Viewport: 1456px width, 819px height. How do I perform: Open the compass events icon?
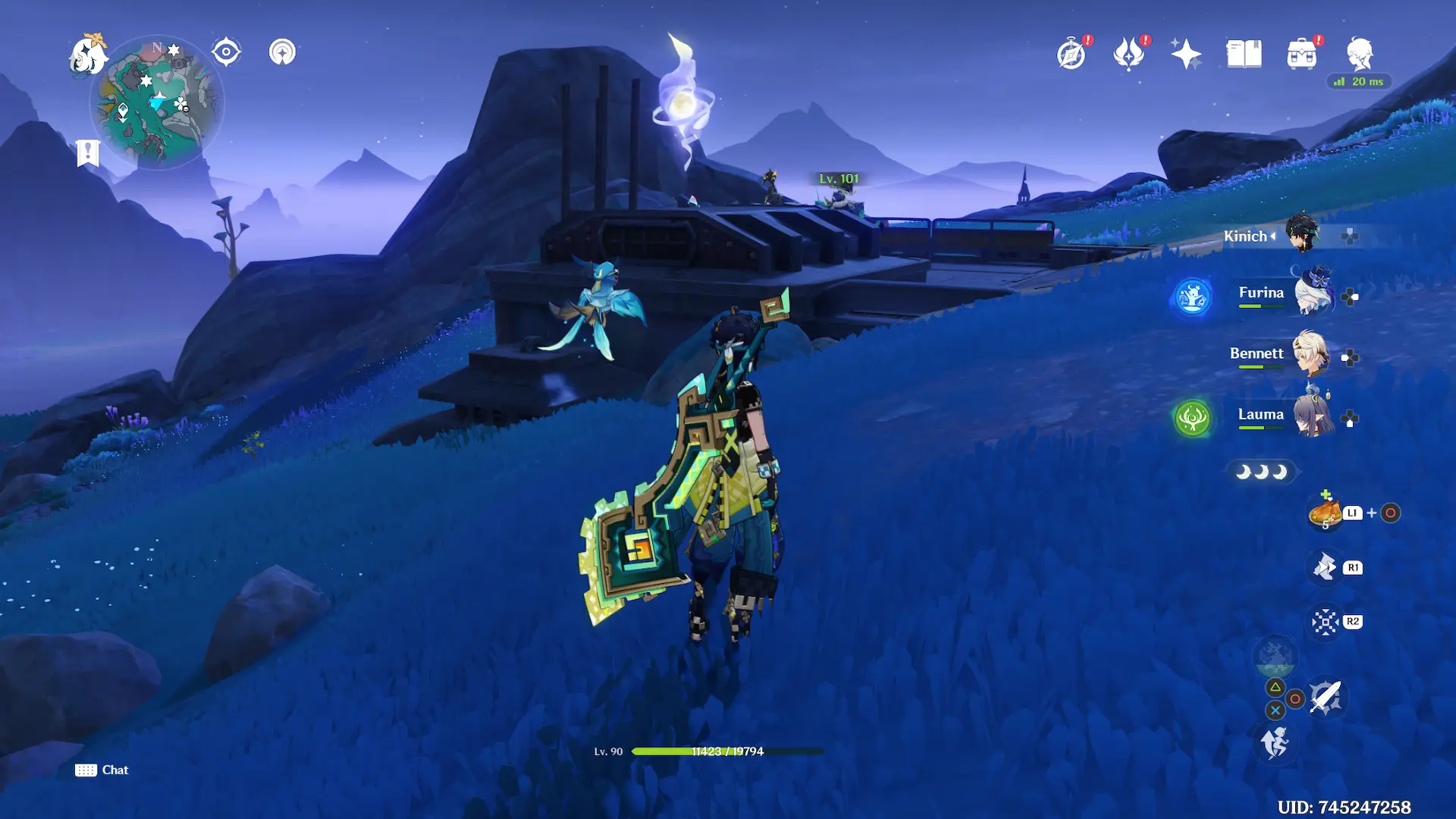(x=1072, y=55)
